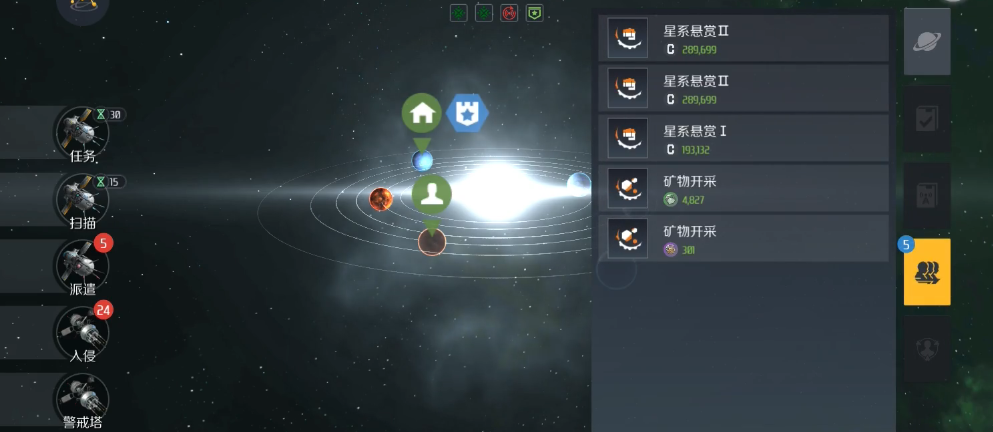
Task: Open the checklist tab on the right
Action: point(927,120)
